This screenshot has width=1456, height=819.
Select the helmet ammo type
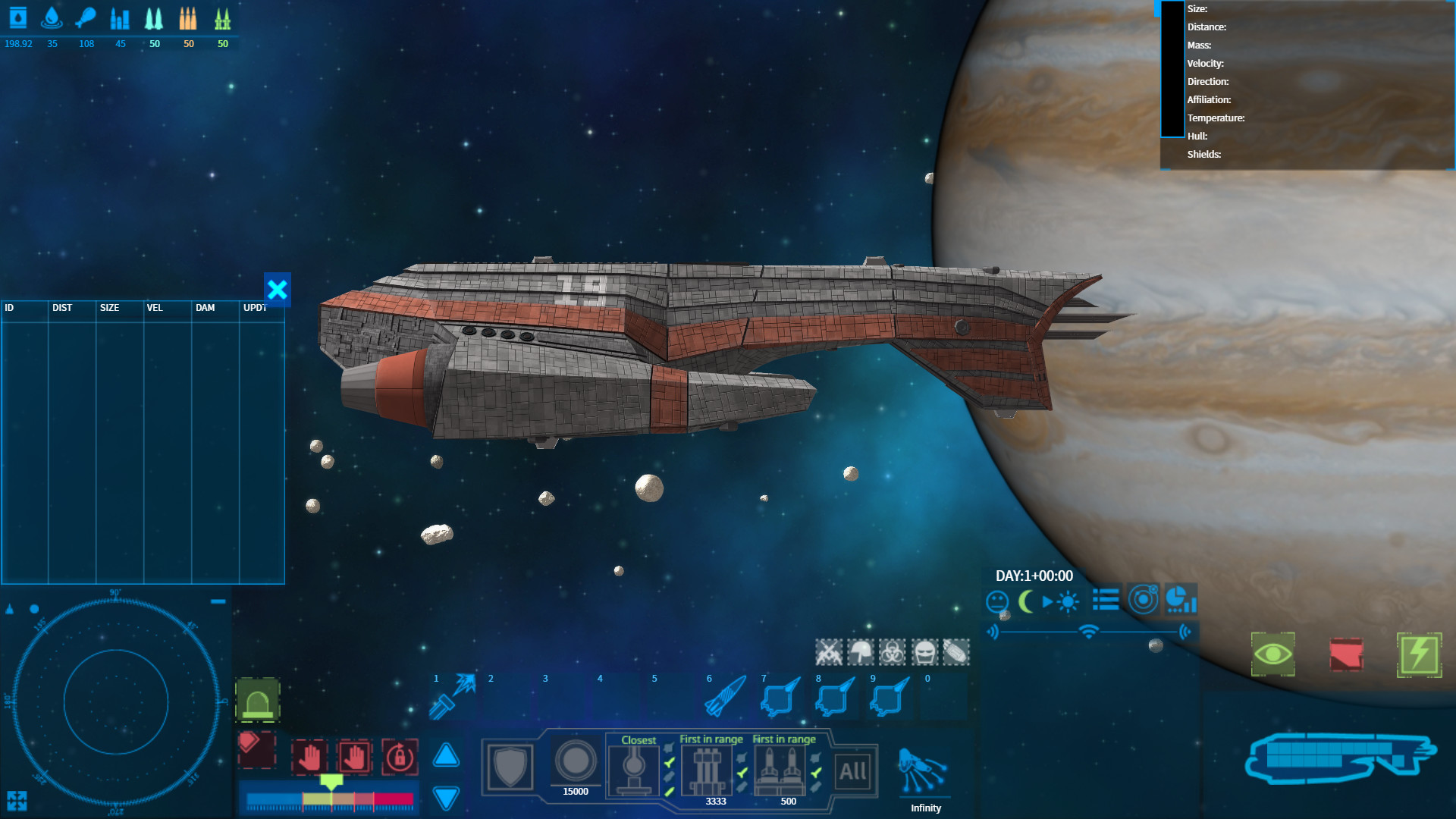861,653
